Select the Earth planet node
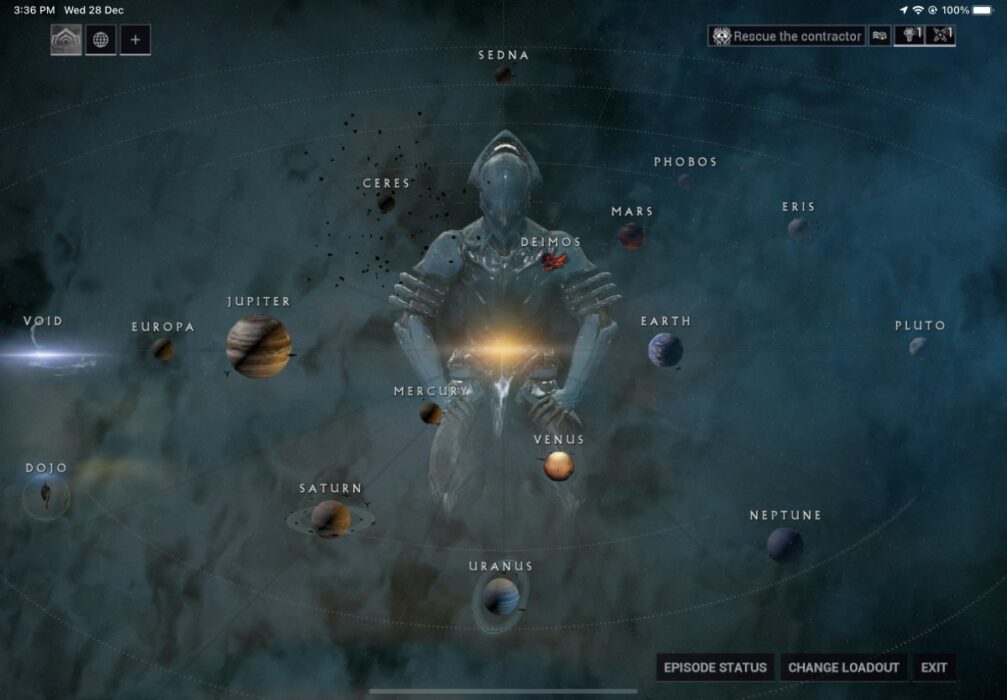1007x700 pixels. [x=665, y=350]
